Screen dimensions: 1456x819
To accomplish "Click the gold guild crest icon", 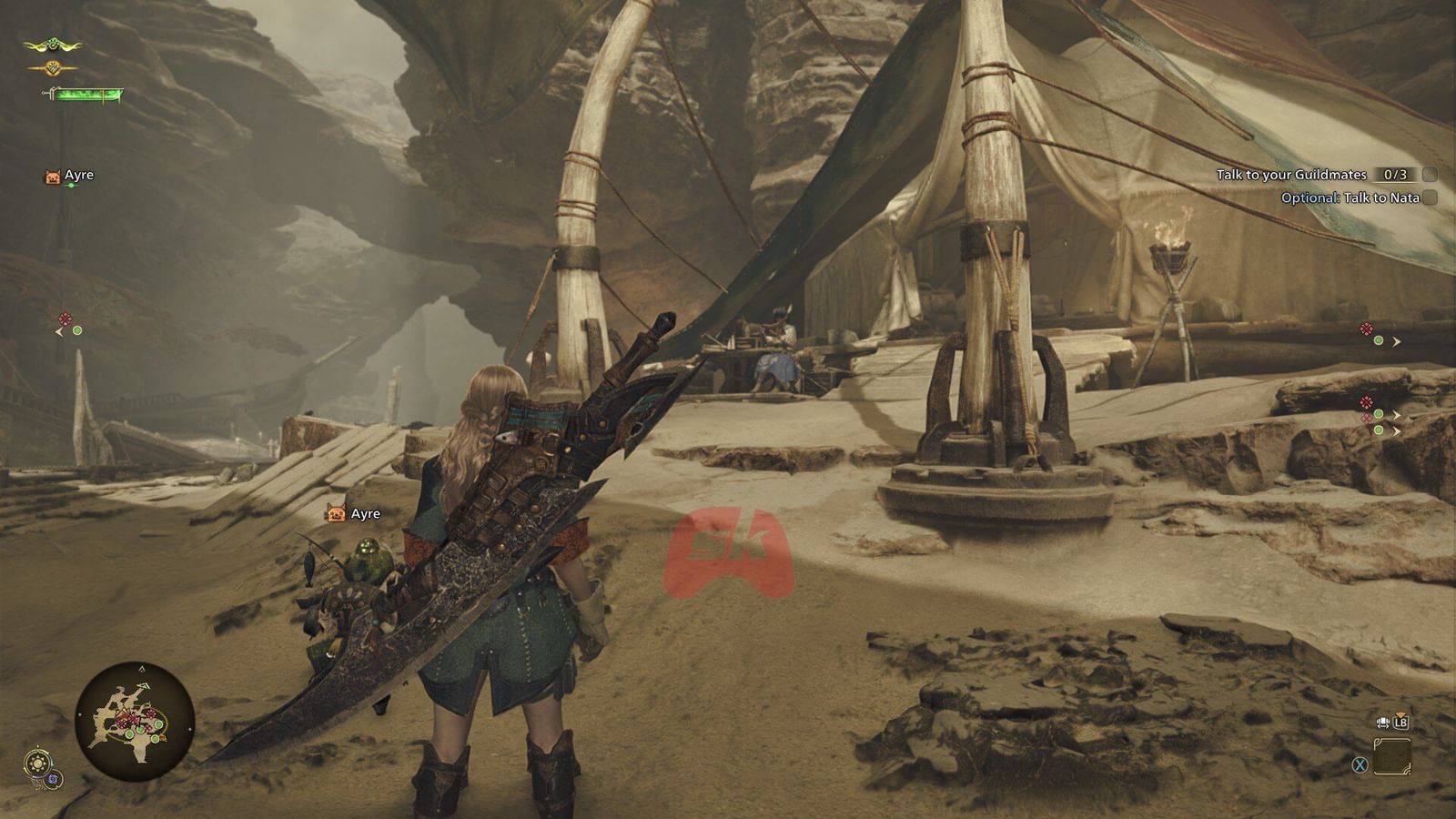I will (x=53, y=67).
